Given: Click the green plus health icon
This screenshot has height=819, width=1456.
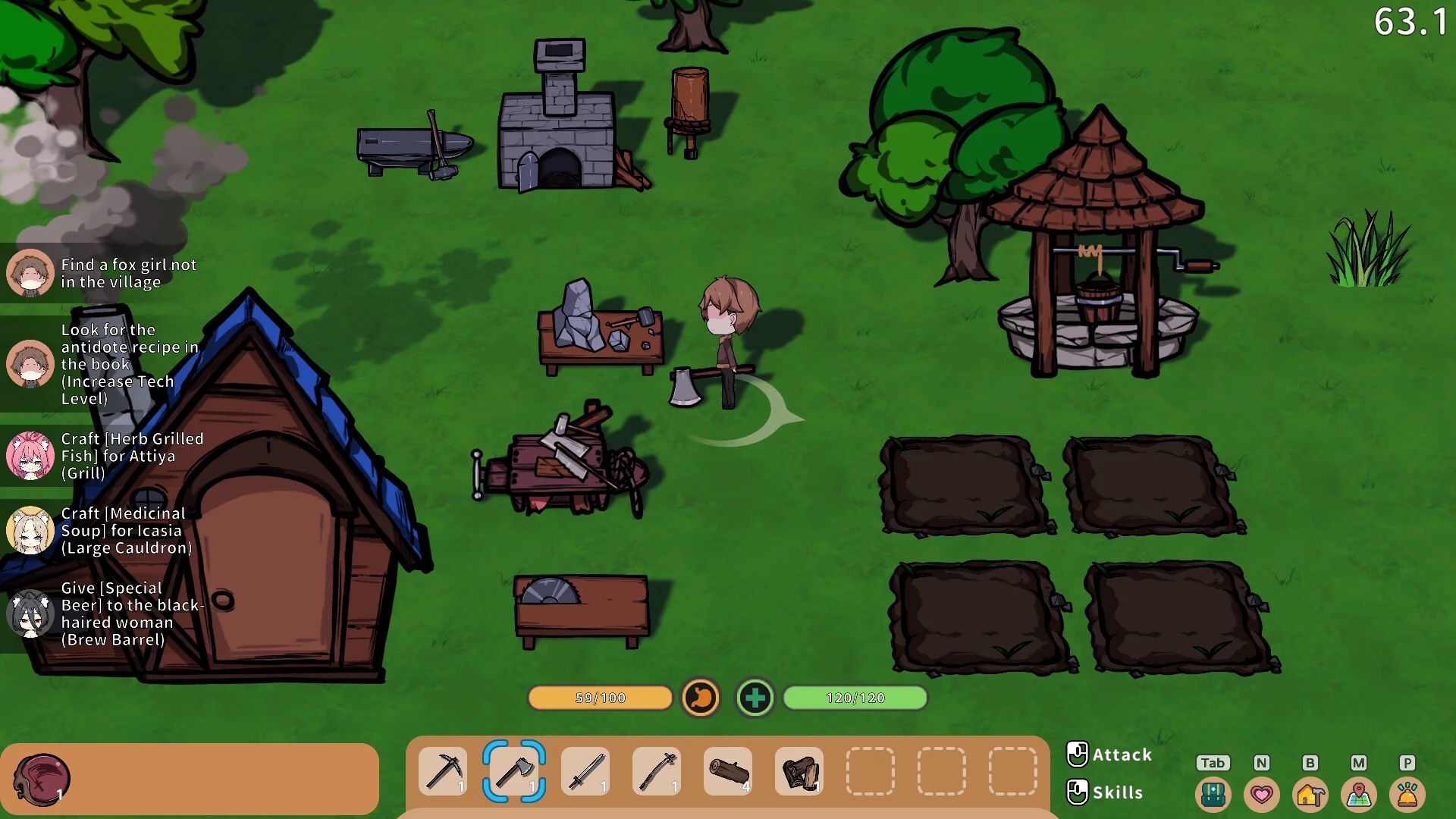Looking at the screenshot, I should click(755, 698).
